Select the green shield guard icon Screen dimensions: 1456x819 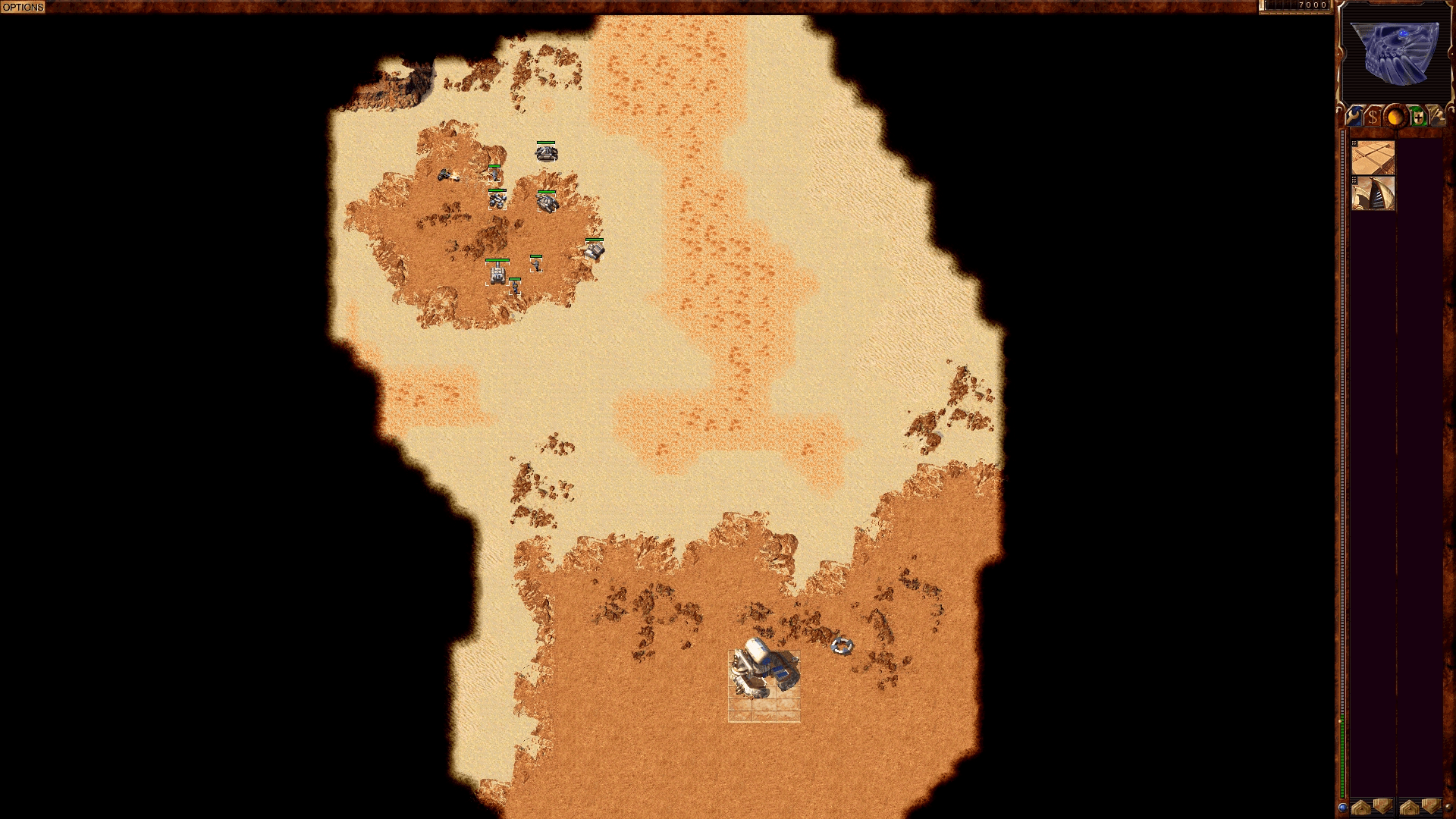click(x=1419, y=116)
